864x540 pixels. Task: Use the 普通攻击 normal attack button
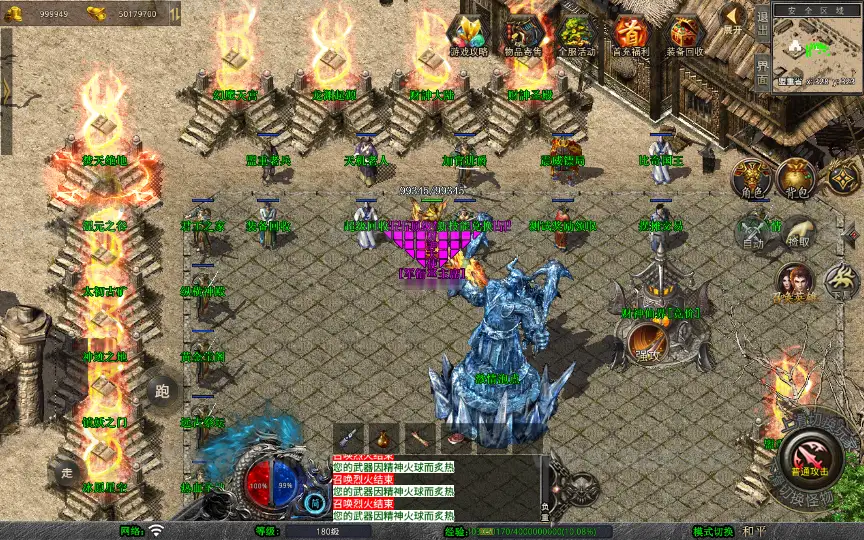coord(810,461)
